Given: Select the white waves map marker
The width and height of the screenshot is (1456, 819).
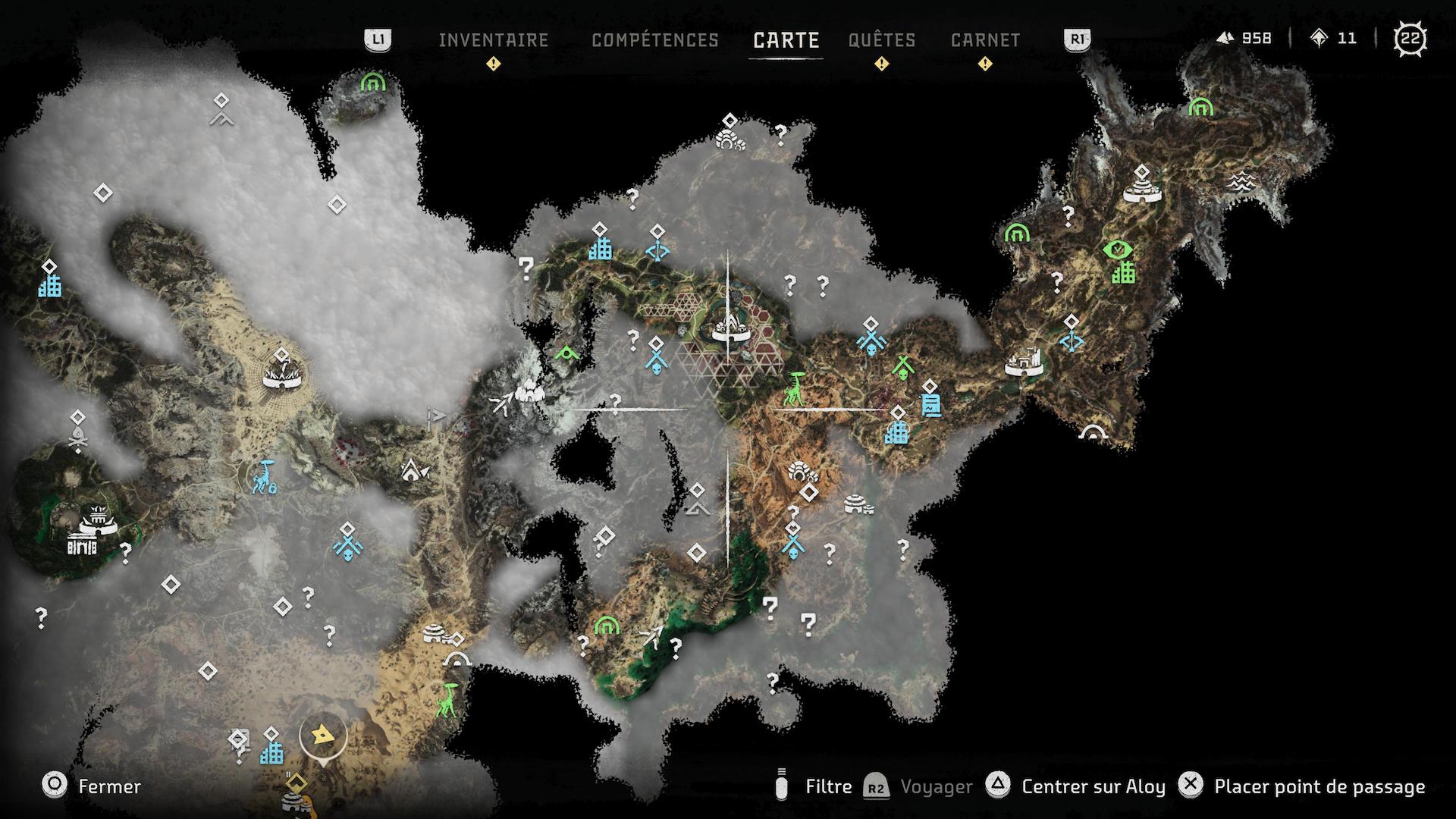Looking at the screenshot, I should pos(1241,180).
